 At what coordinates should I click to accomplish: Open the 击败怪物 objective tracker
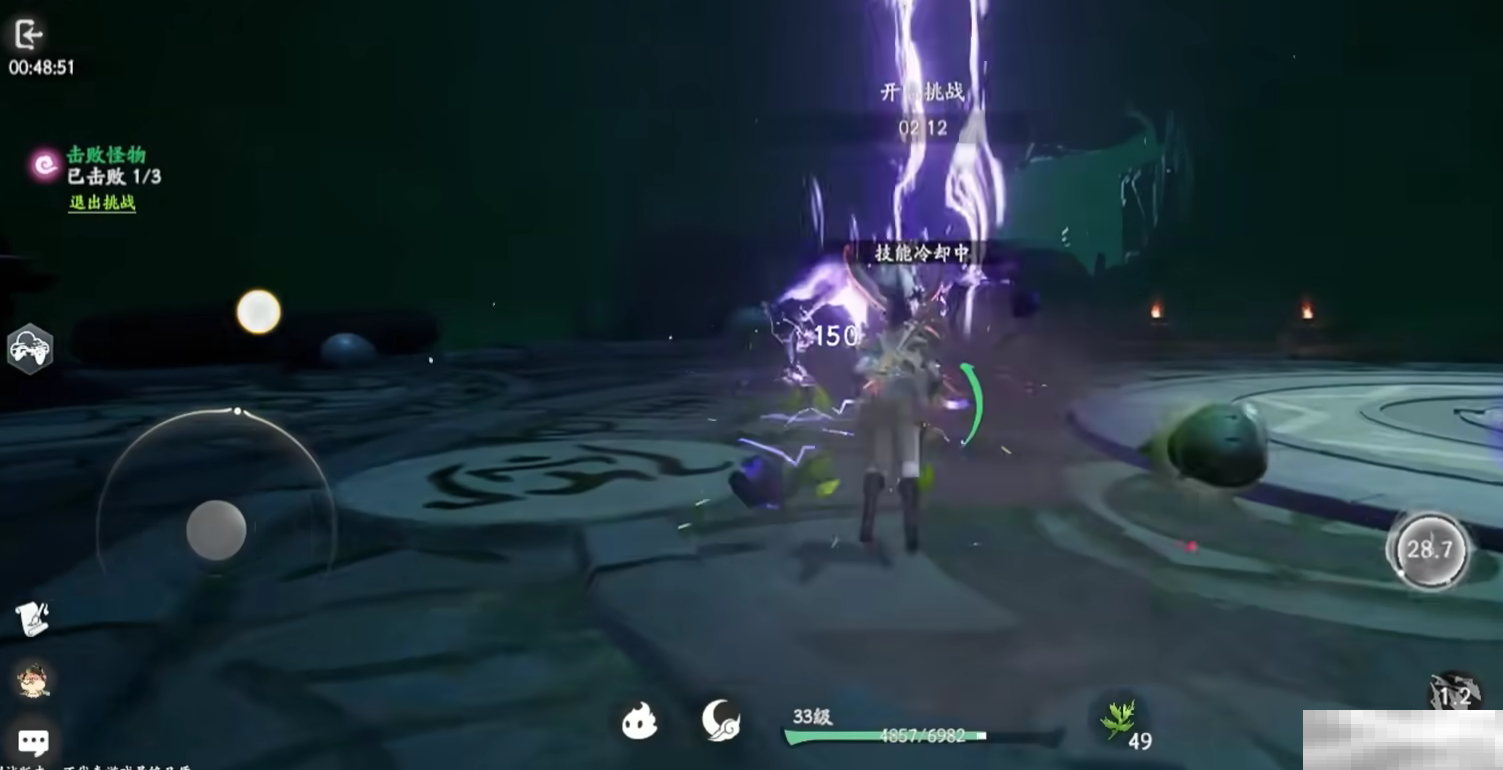click(106, 155)
